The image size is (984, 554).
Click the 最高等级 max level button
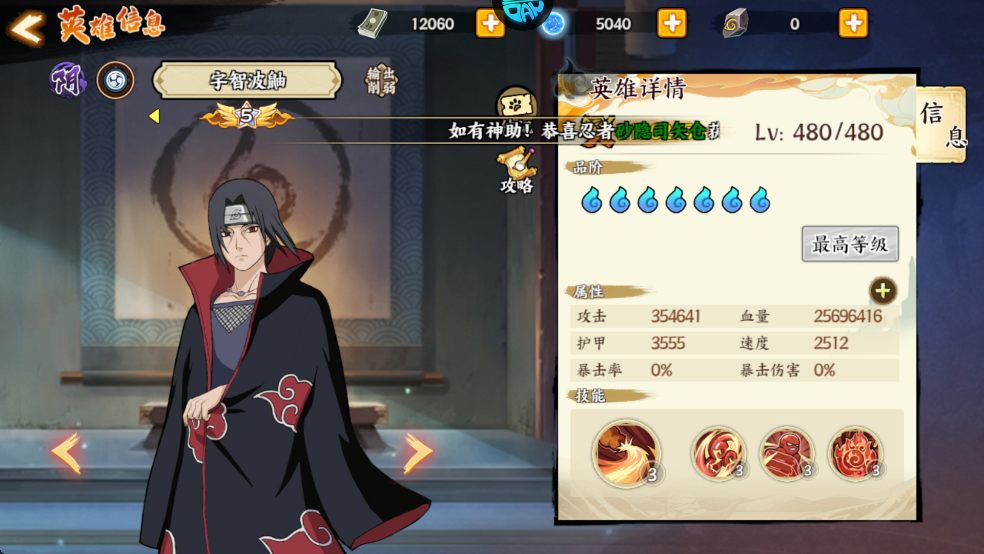pos(850,244)
